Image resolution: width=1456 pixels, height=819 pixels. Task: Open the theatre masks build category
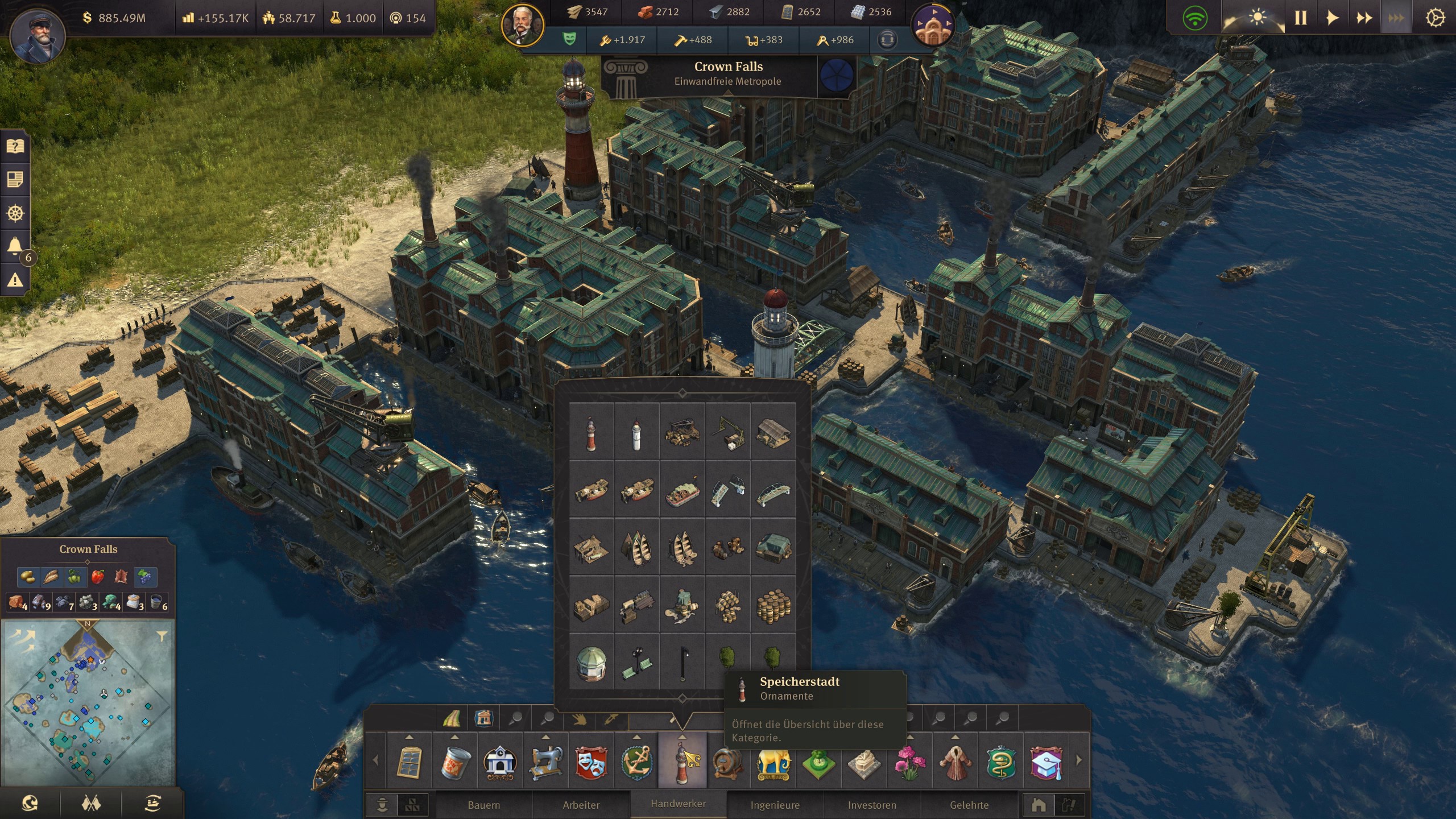coord(591,761)
